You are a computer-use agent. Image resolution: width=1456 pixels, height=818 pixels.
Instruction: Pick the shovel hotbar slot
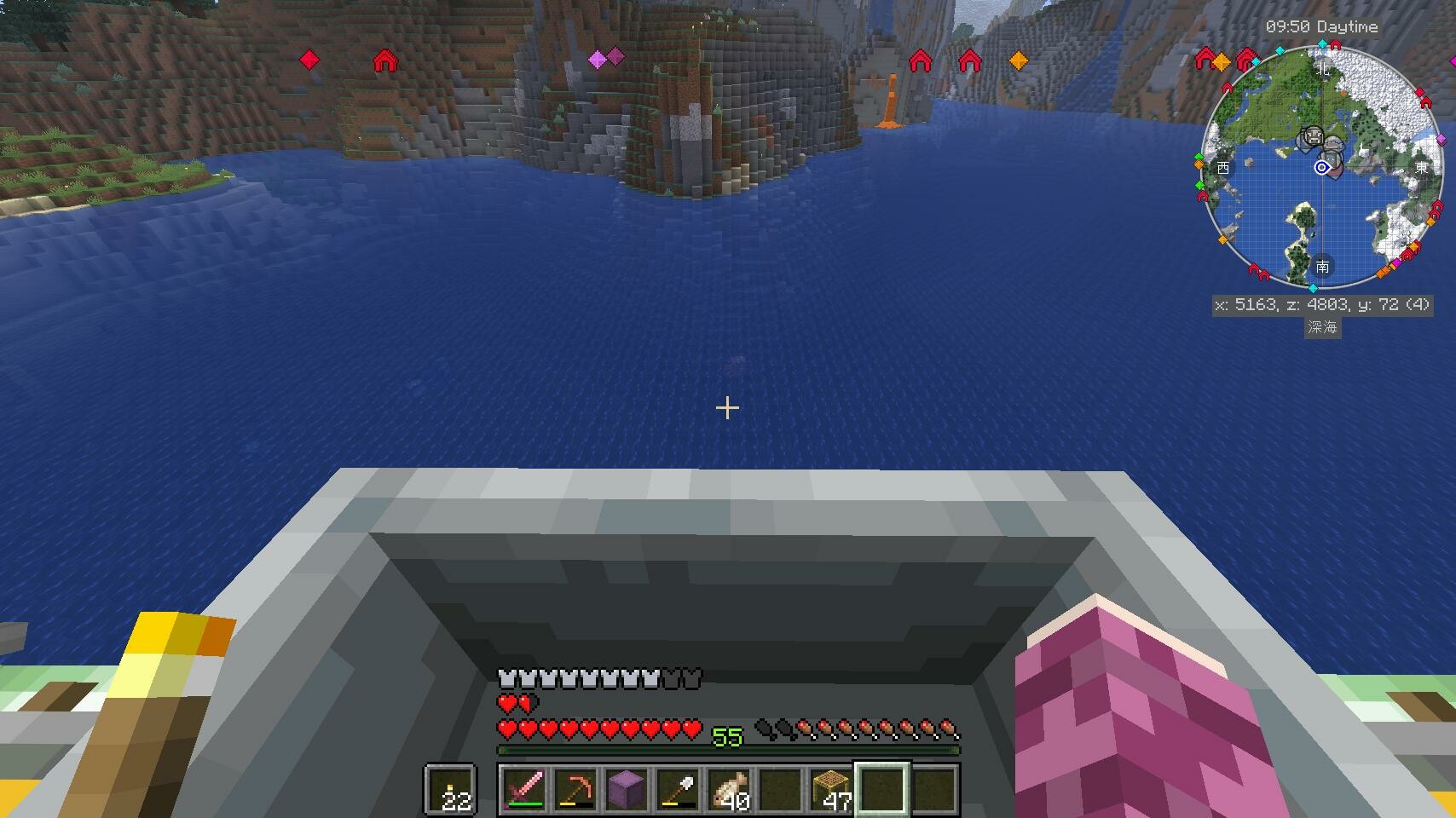(x=678, y=788)
